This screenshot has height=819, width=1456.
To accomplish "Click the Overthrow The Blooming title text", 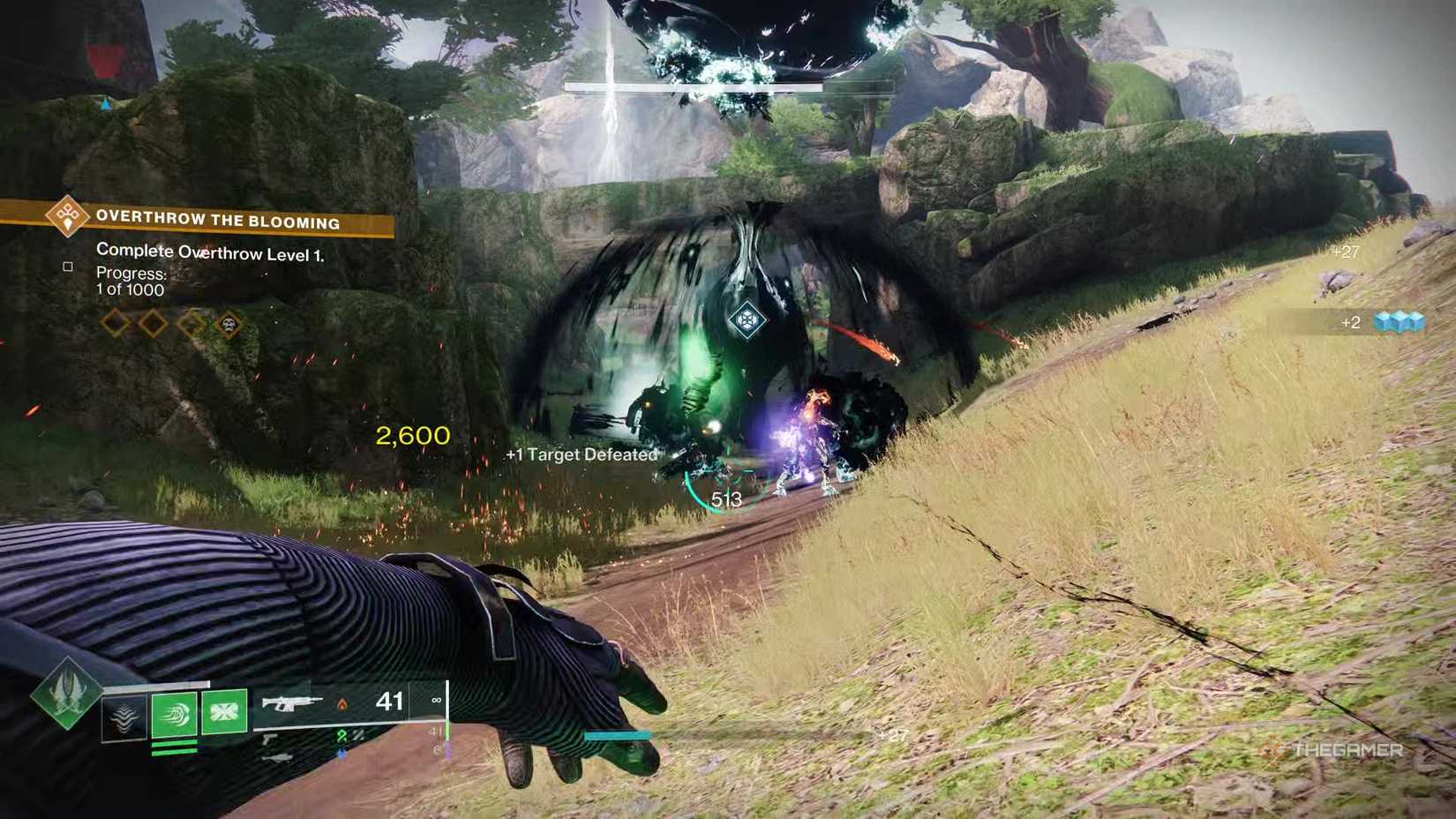I will tap(218, 221).
